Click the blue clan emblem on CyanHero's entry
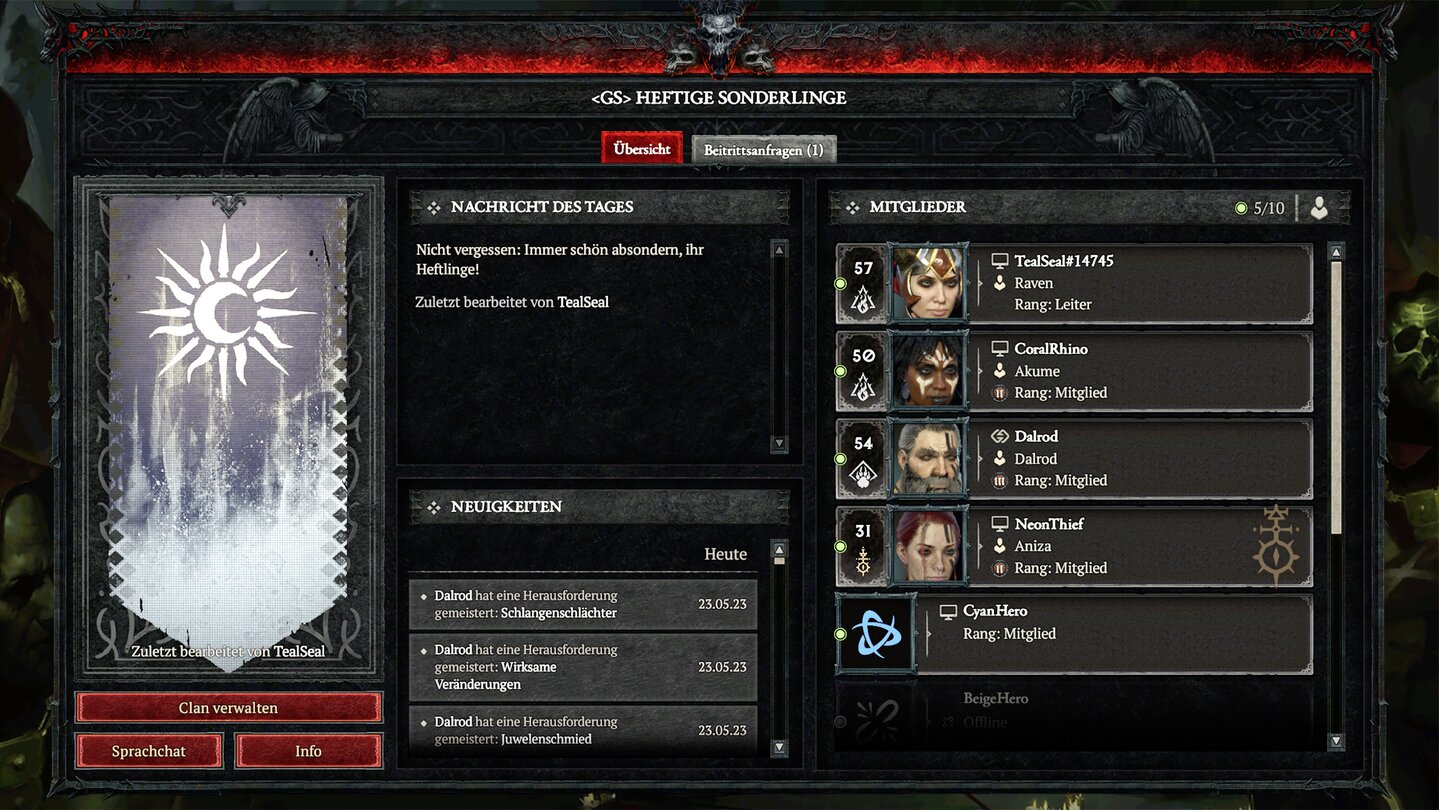Image resolution: width=1439 pixels, height=810 pixels. pyautogui.click(x=875, y=633)
